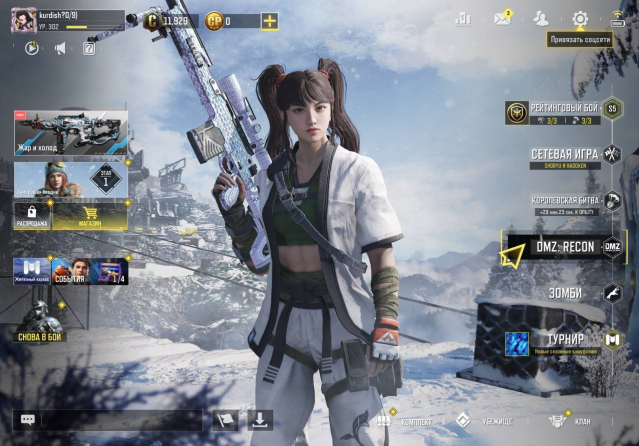View the Жар и холод weapon banner
The width and height of the screenshot is (639, 446).
pos(70,132)
